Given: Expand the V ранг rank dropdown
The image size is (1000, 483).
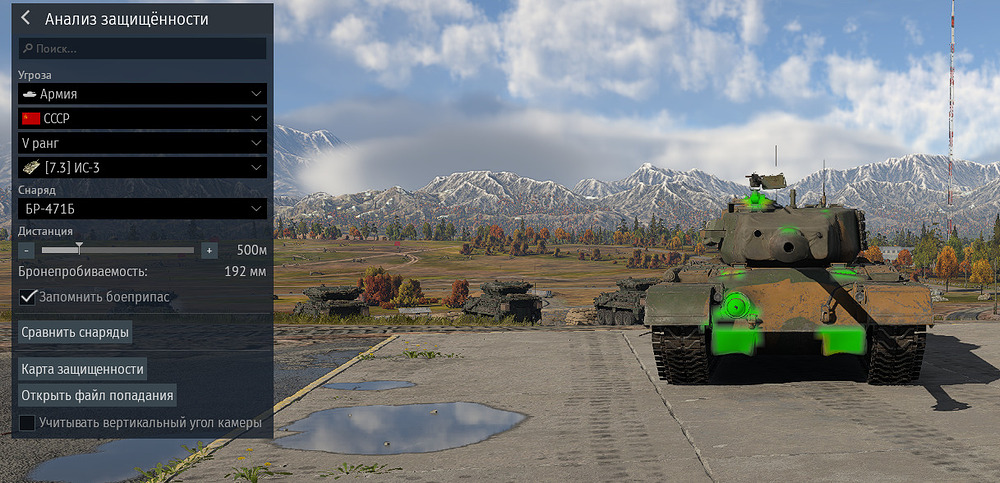Looking at the screenshot, I should pyautogui.click(x=142, y=143).
